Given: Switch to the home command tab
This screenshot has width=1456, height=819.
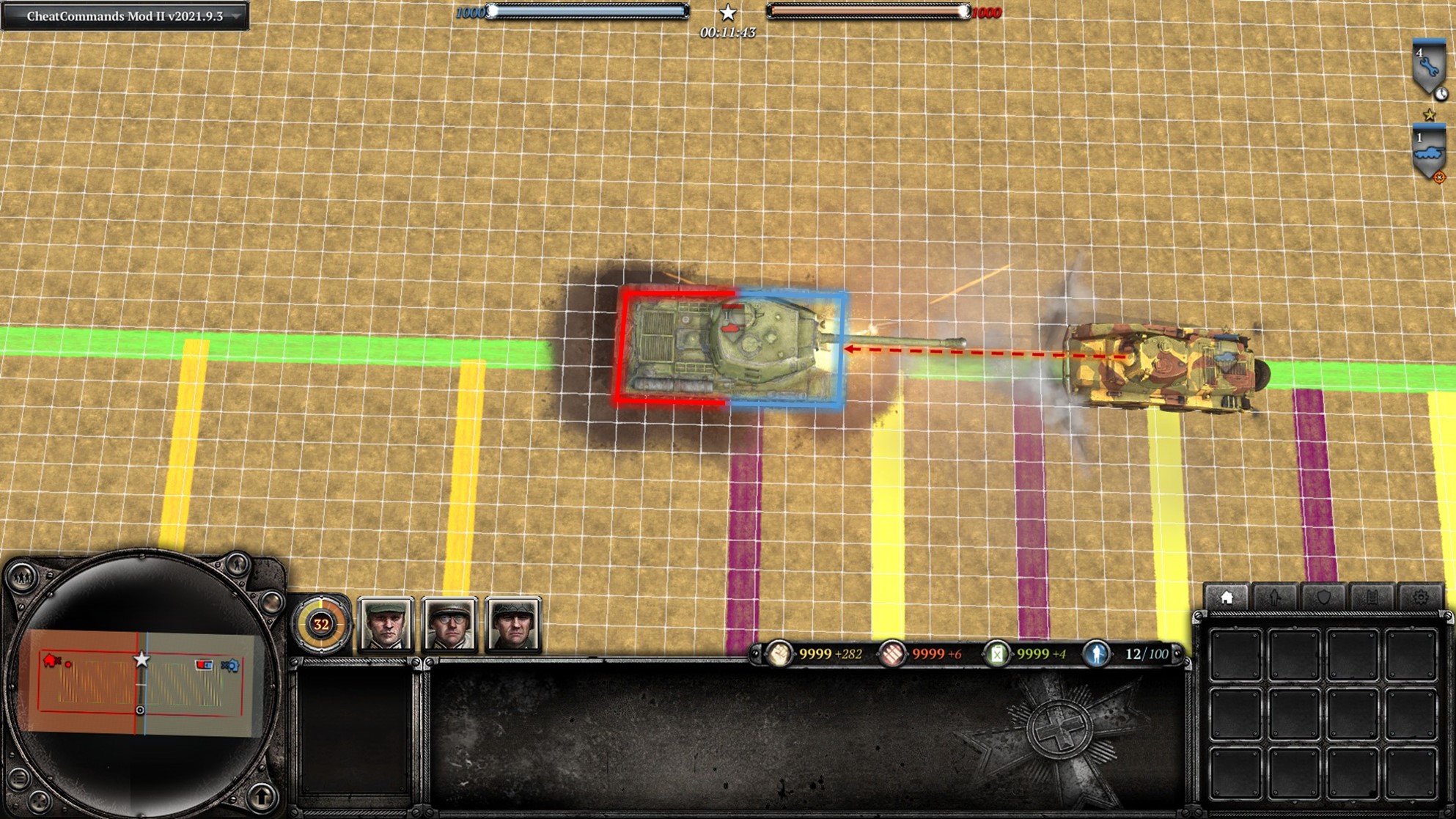Looking at the screenshot, I should point(1227,598).
